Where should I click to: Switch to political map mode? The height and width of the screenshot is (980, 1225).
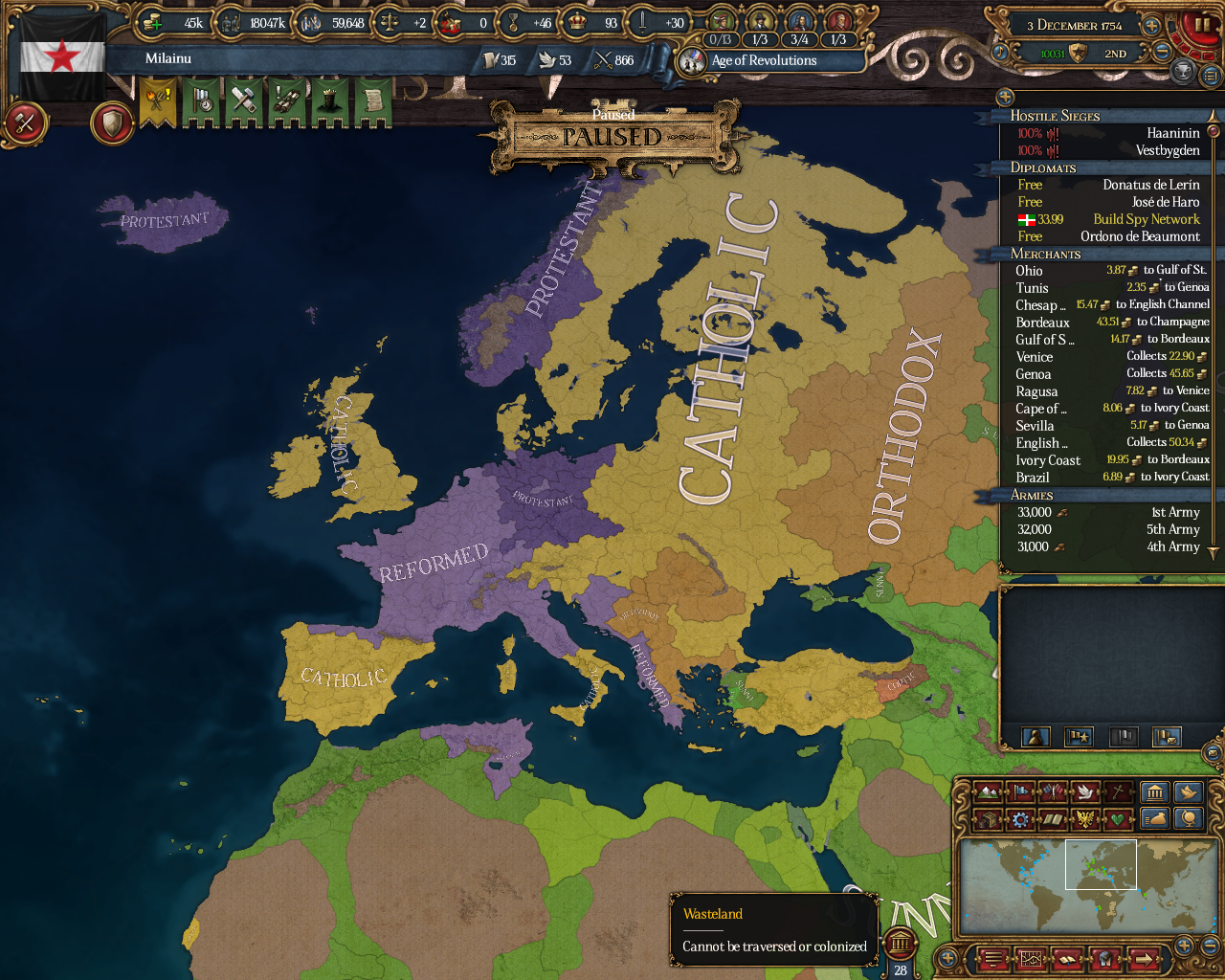(x=1019, y=791)
